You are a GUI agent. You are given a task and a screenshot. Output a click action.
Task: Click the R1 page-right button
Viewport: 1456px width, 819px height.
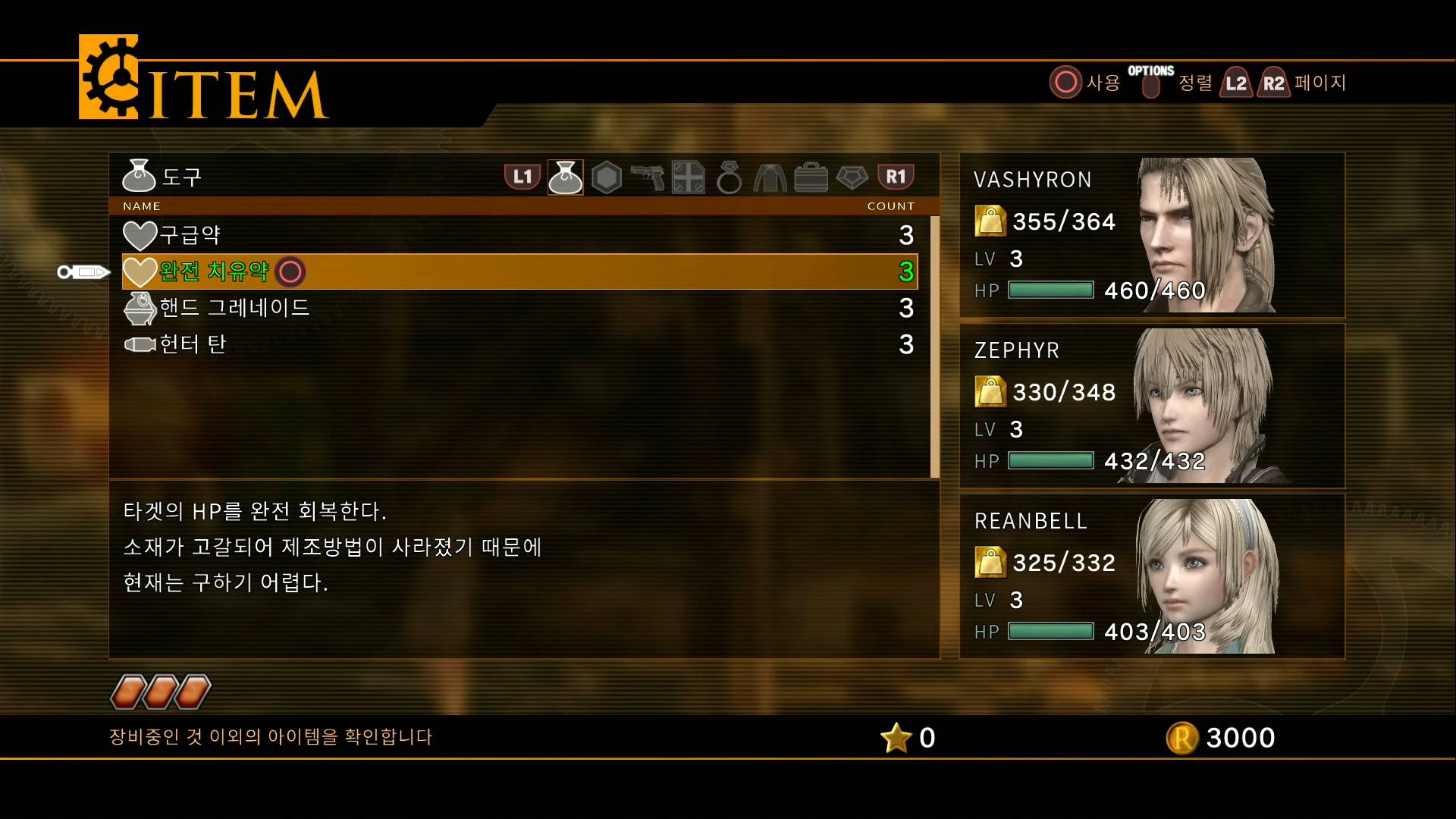pos(896,177)
